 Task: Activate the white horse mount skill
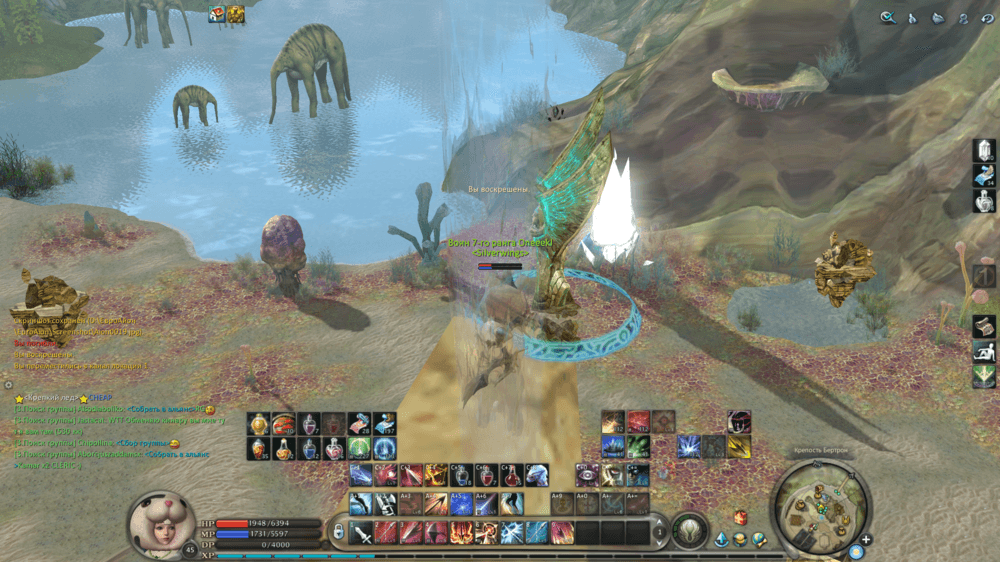537,475
